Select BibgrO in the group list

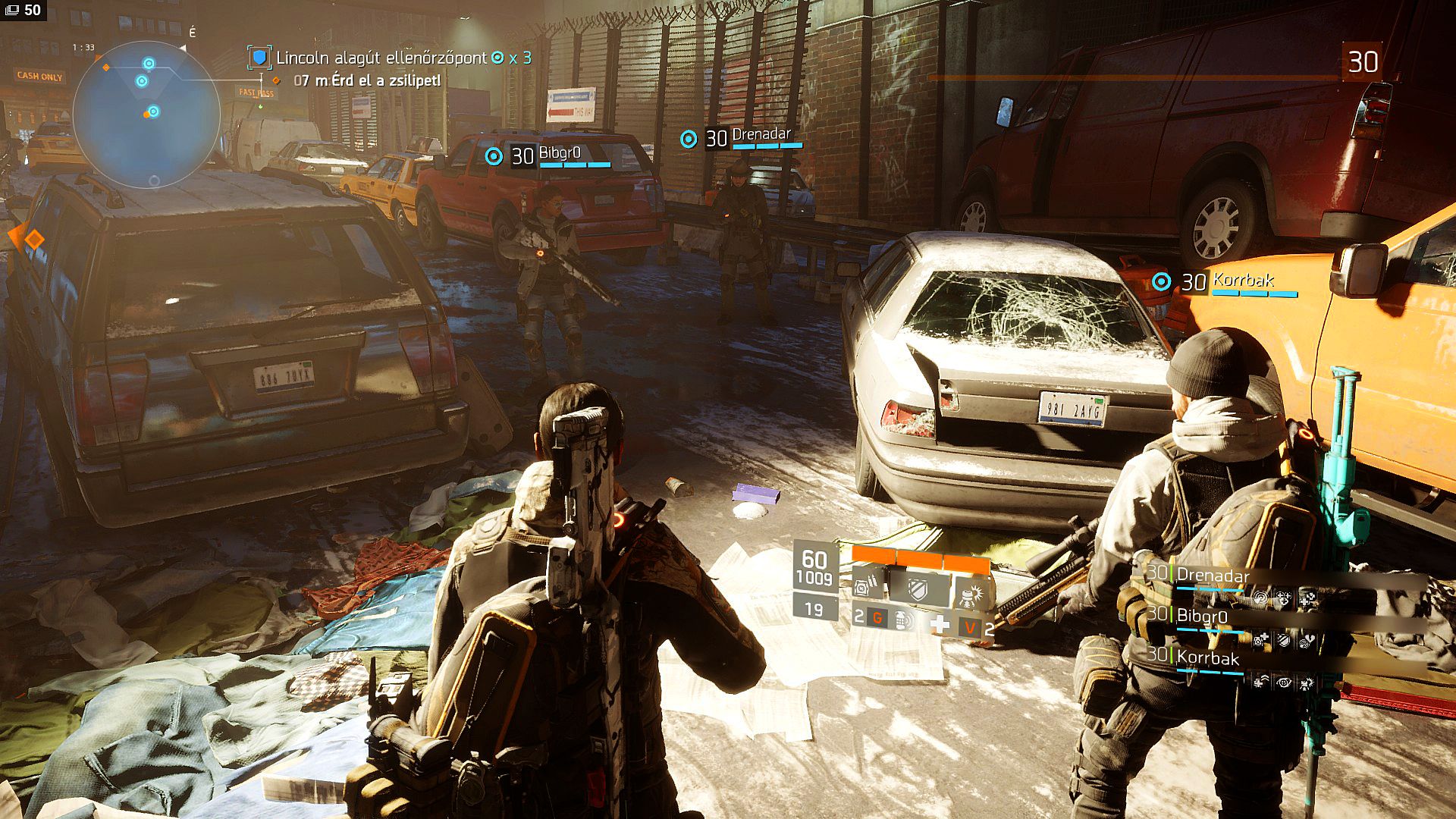1201,617
